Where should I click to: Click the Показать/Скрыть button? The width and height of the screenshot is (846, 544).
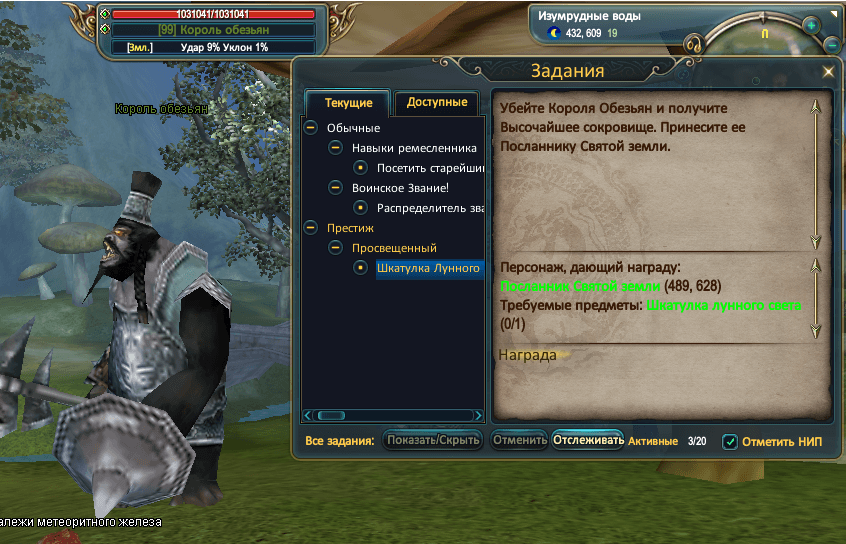[x=434, y=440]
